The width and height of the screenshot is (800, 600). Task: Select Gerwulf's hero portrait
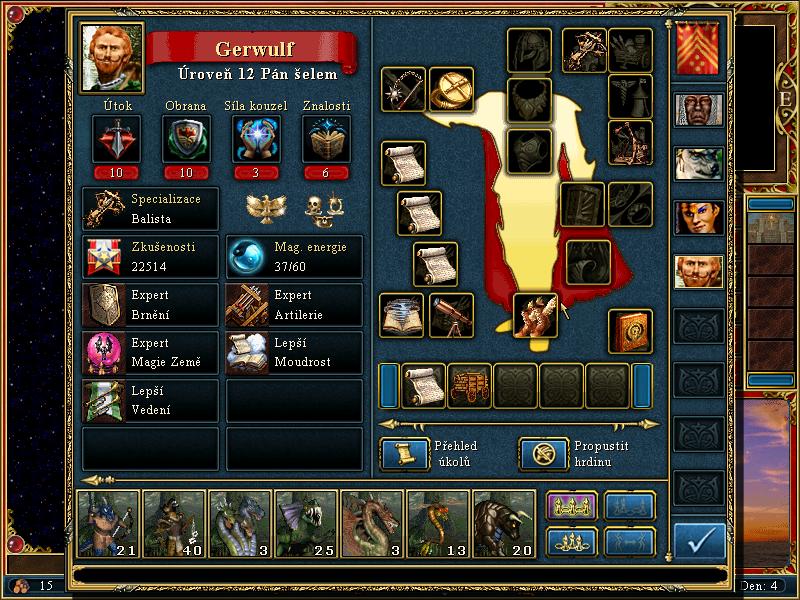coord(112,58)
